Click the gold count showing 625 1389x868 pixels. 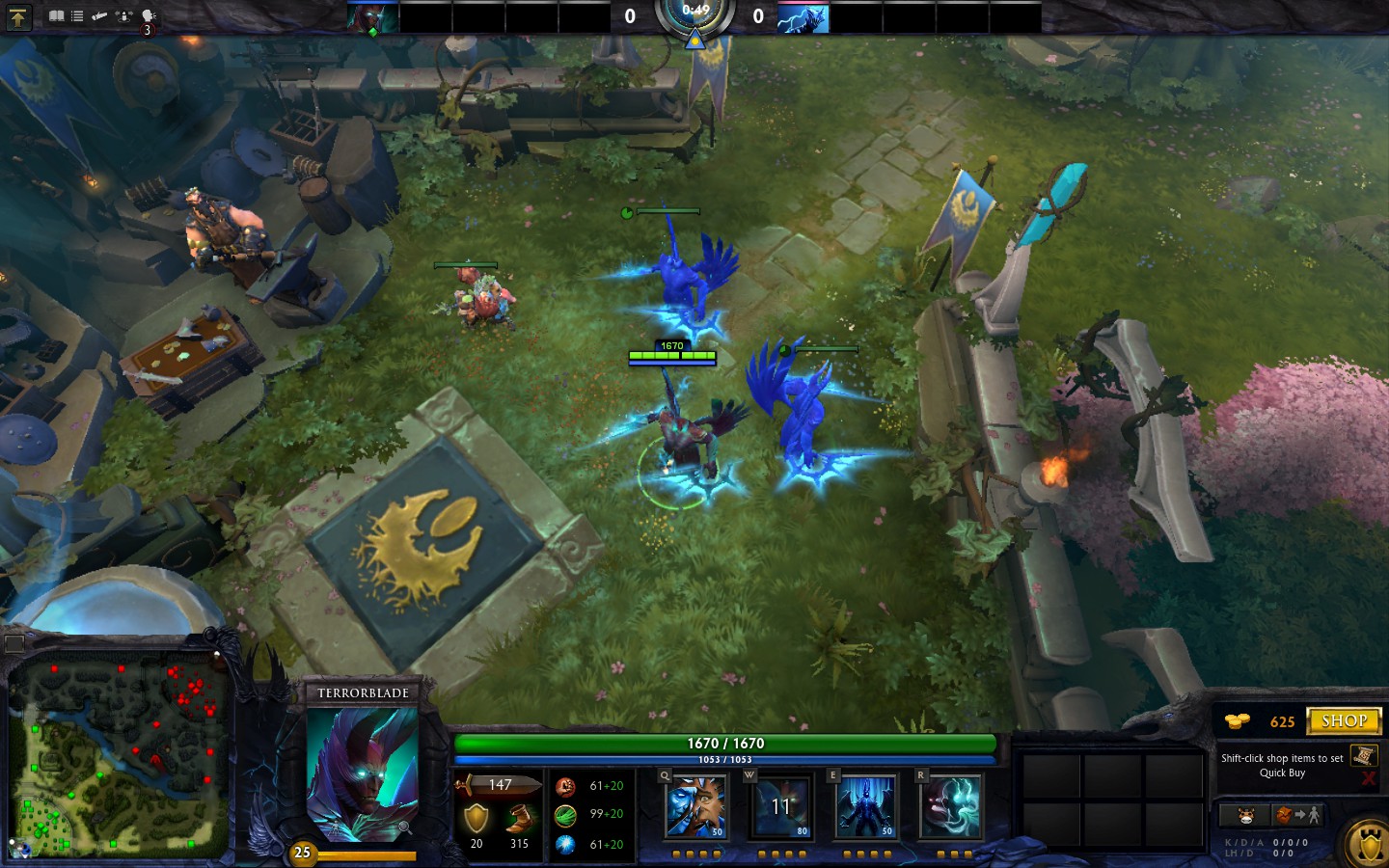tap(1283, 721)
